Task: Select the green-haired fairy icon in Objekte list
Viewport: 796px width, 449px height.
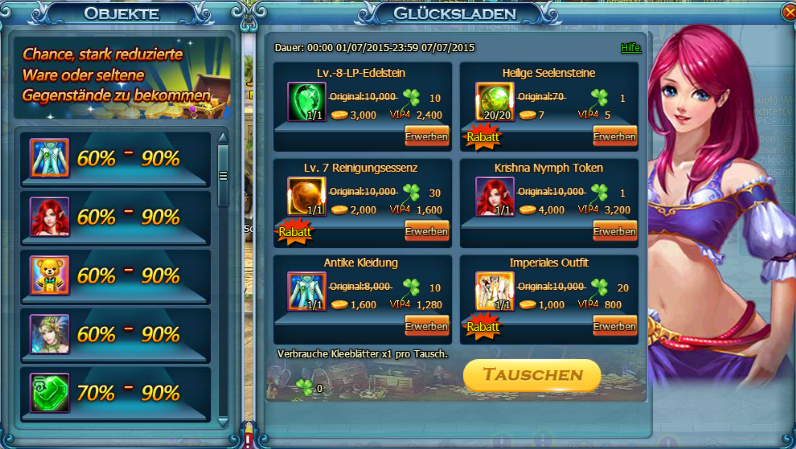Action: [x=49, y=333]
